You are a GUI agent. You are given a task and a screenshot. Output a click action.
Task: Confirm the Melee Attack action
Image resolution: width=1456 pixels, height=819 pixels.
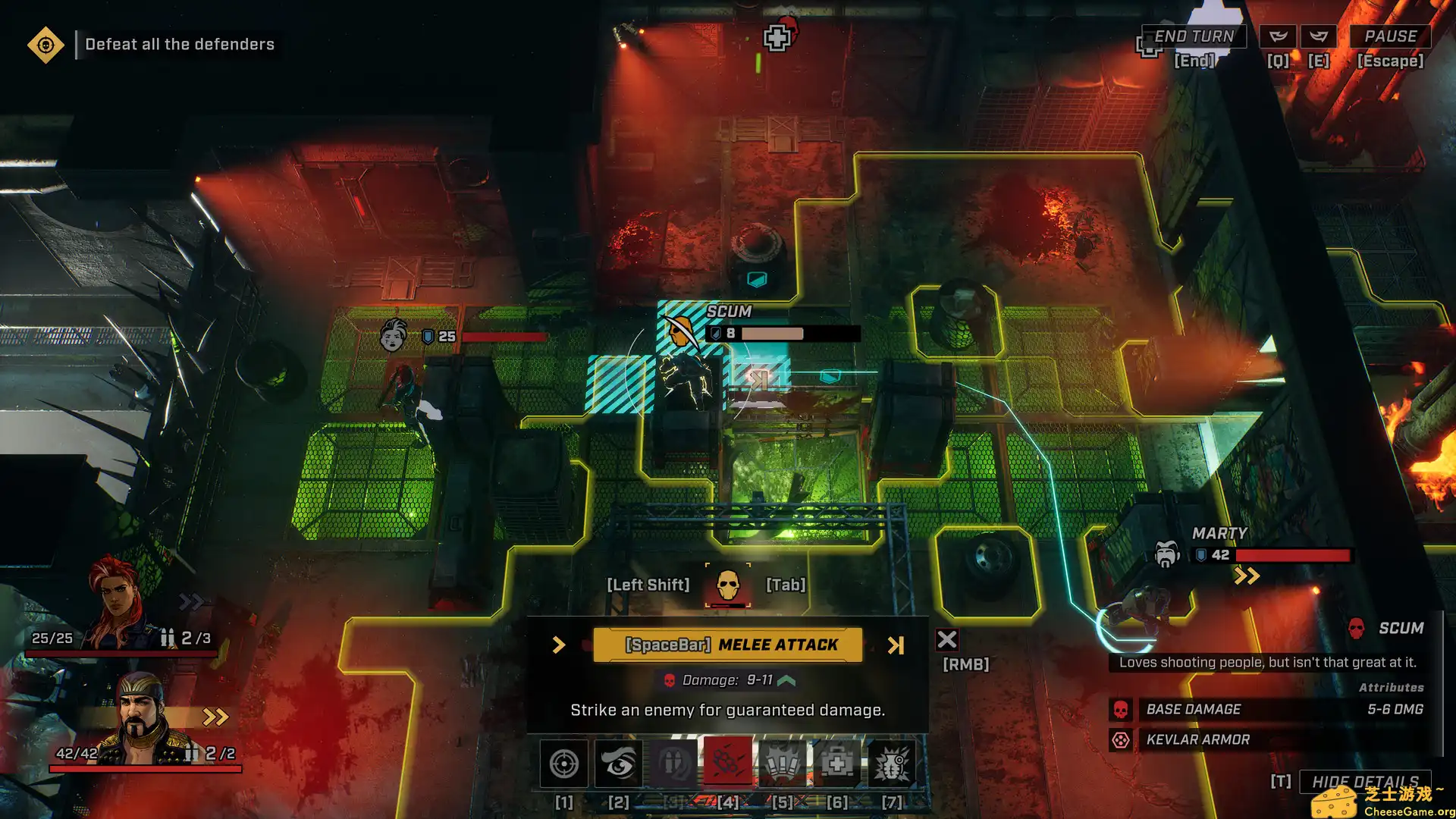728,645
